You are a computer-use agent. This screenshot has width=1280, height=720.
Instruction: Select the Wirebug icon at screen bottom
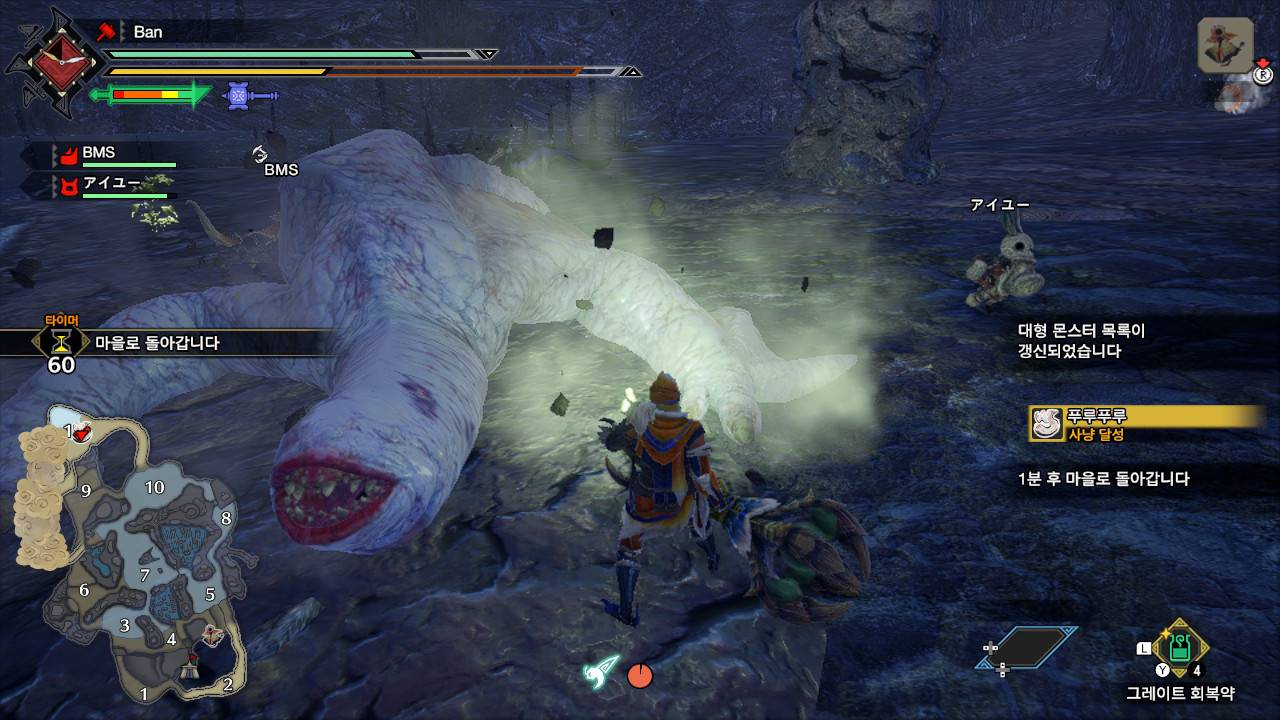pyautogui.click(x=603, y=671)
